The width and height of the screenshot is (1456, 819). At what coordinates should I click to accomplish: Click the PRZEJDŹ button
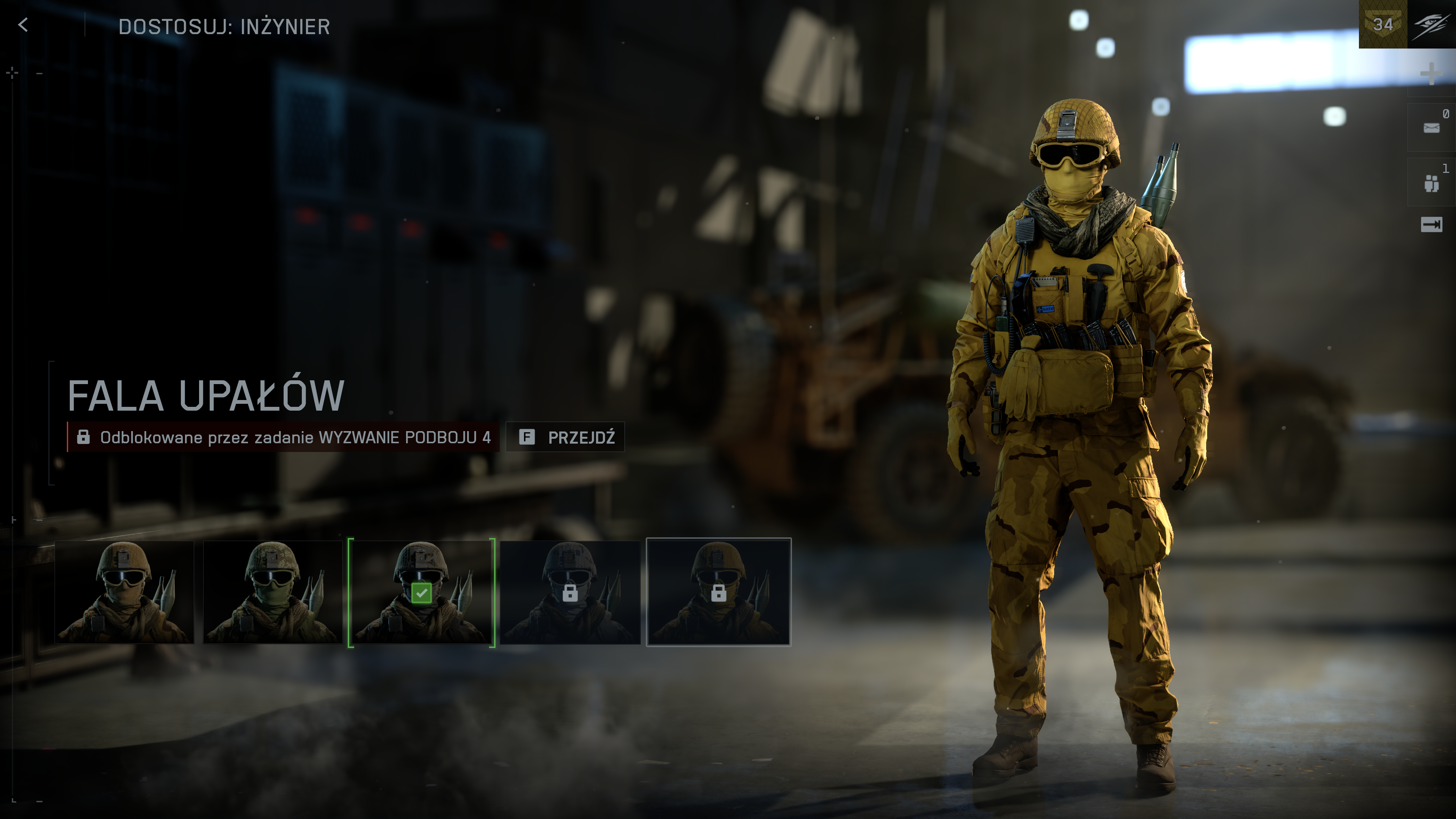click(565, 437)
